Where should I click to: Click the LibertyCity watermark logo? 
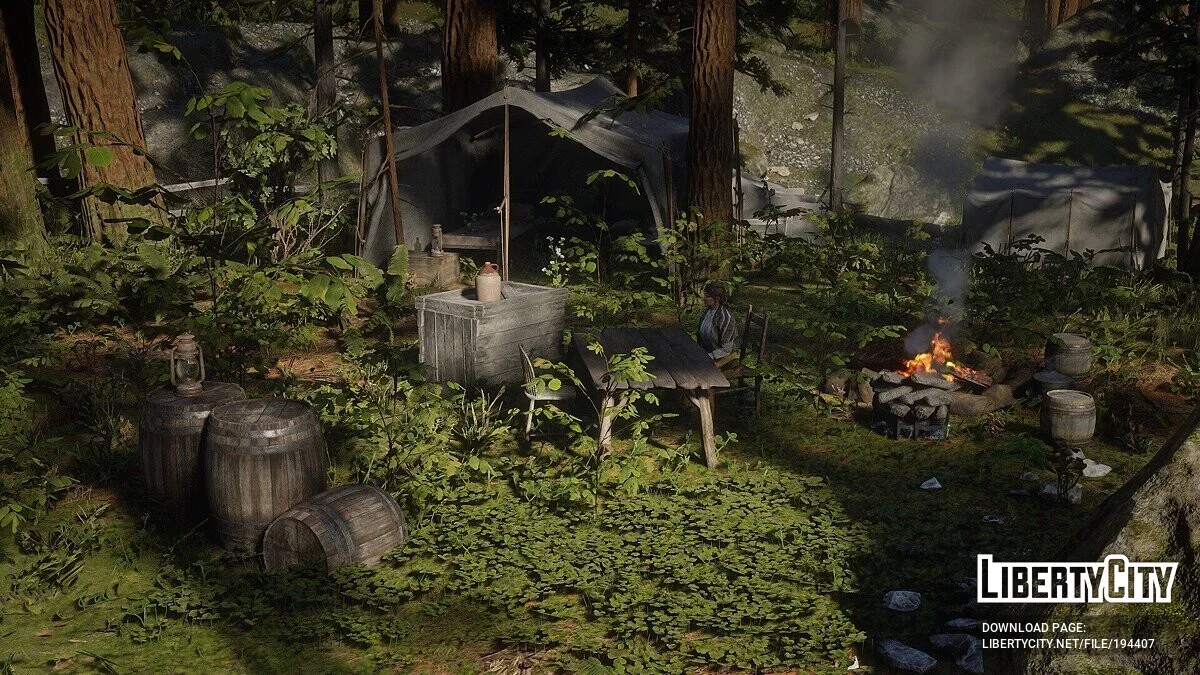1077,580
